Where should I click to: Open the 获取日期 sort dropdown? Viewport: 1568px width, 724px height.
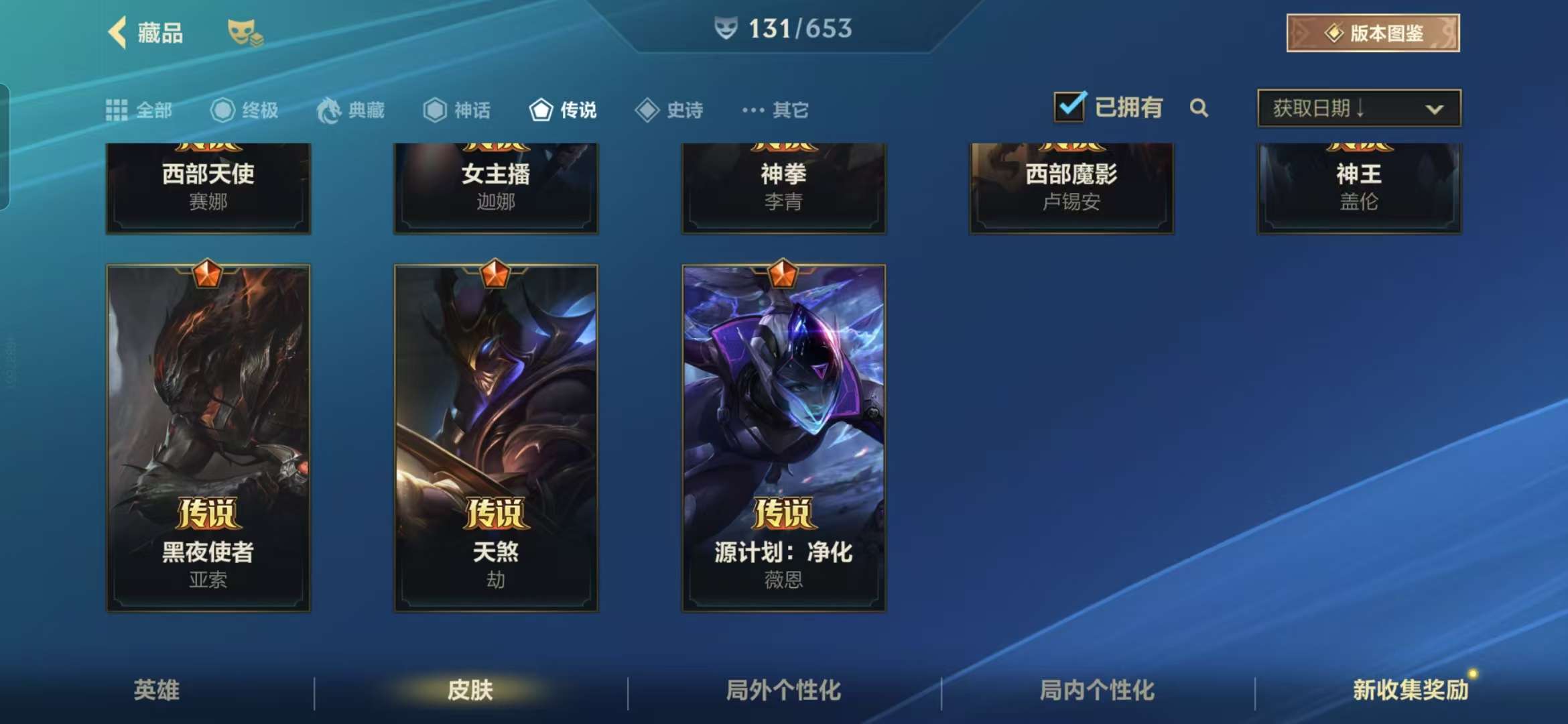click(1359, 109)
